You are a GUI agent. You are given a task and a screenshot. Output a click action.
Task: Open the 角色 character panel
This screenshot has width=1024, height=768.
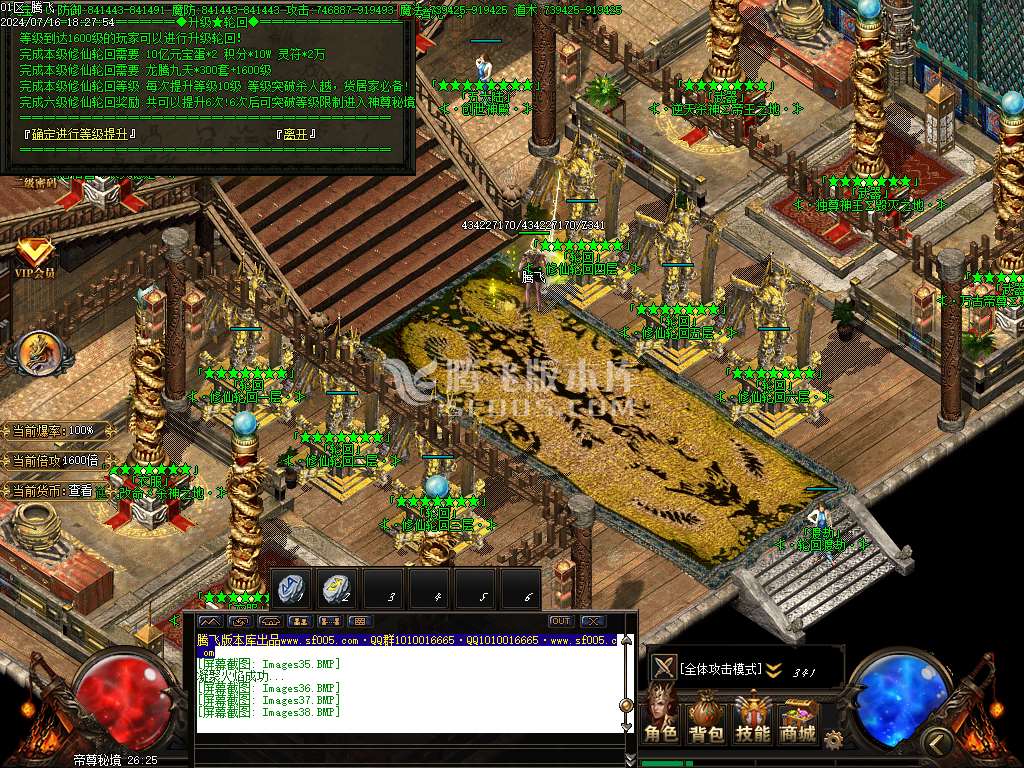(x=660, y=718)
